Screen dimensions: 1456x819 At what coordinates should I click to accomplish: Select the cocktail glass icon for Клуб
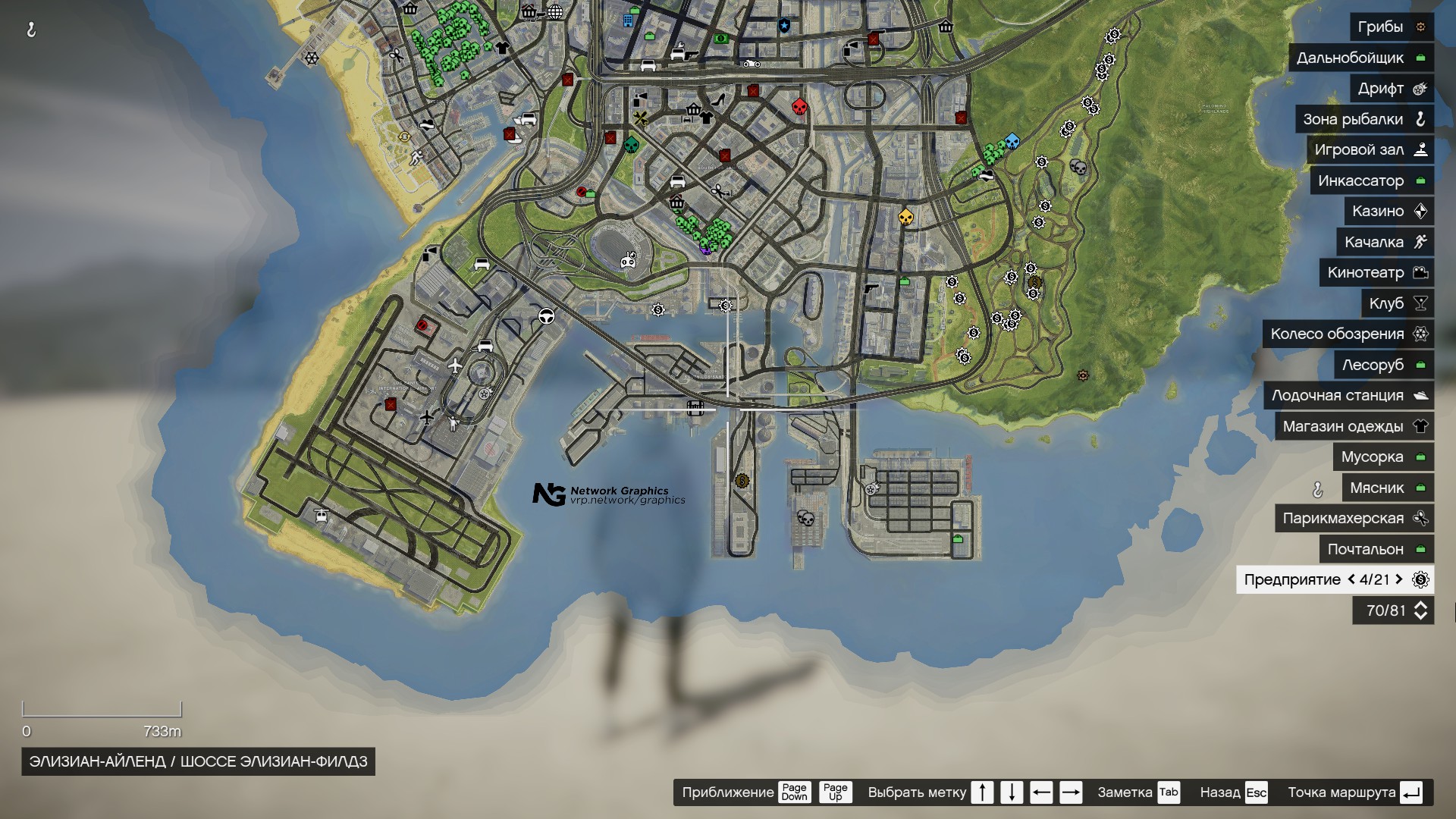coord(1420,303)
